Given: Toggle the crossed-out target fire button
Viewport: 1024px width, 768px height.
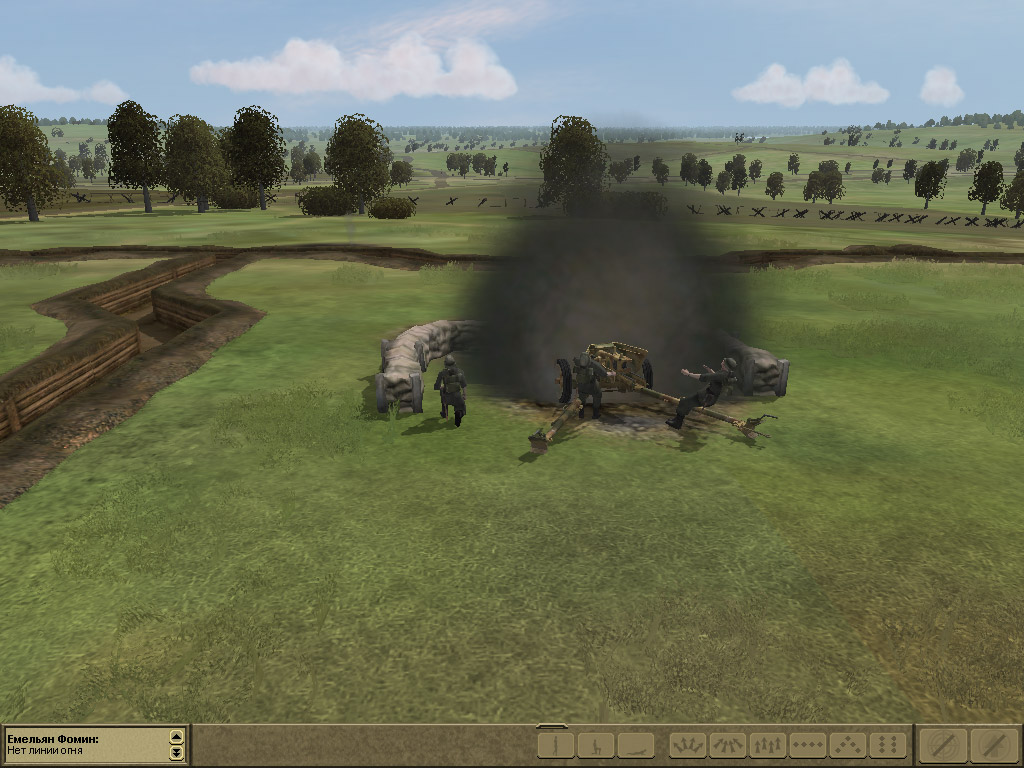Looking at the screenshot, I should [x=943, y=745].
